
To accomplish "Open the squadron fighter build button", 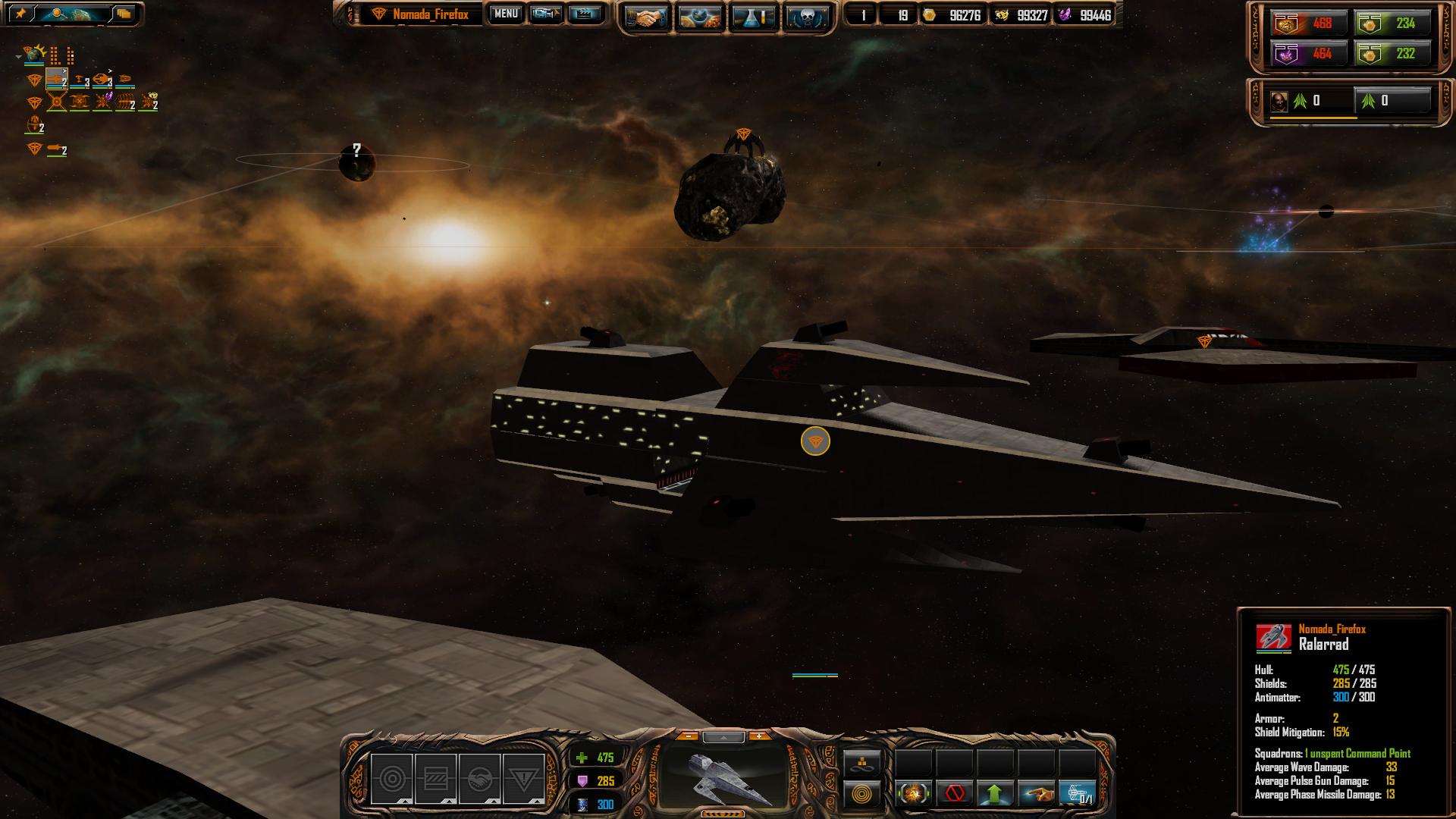I will coord(1077,794).
